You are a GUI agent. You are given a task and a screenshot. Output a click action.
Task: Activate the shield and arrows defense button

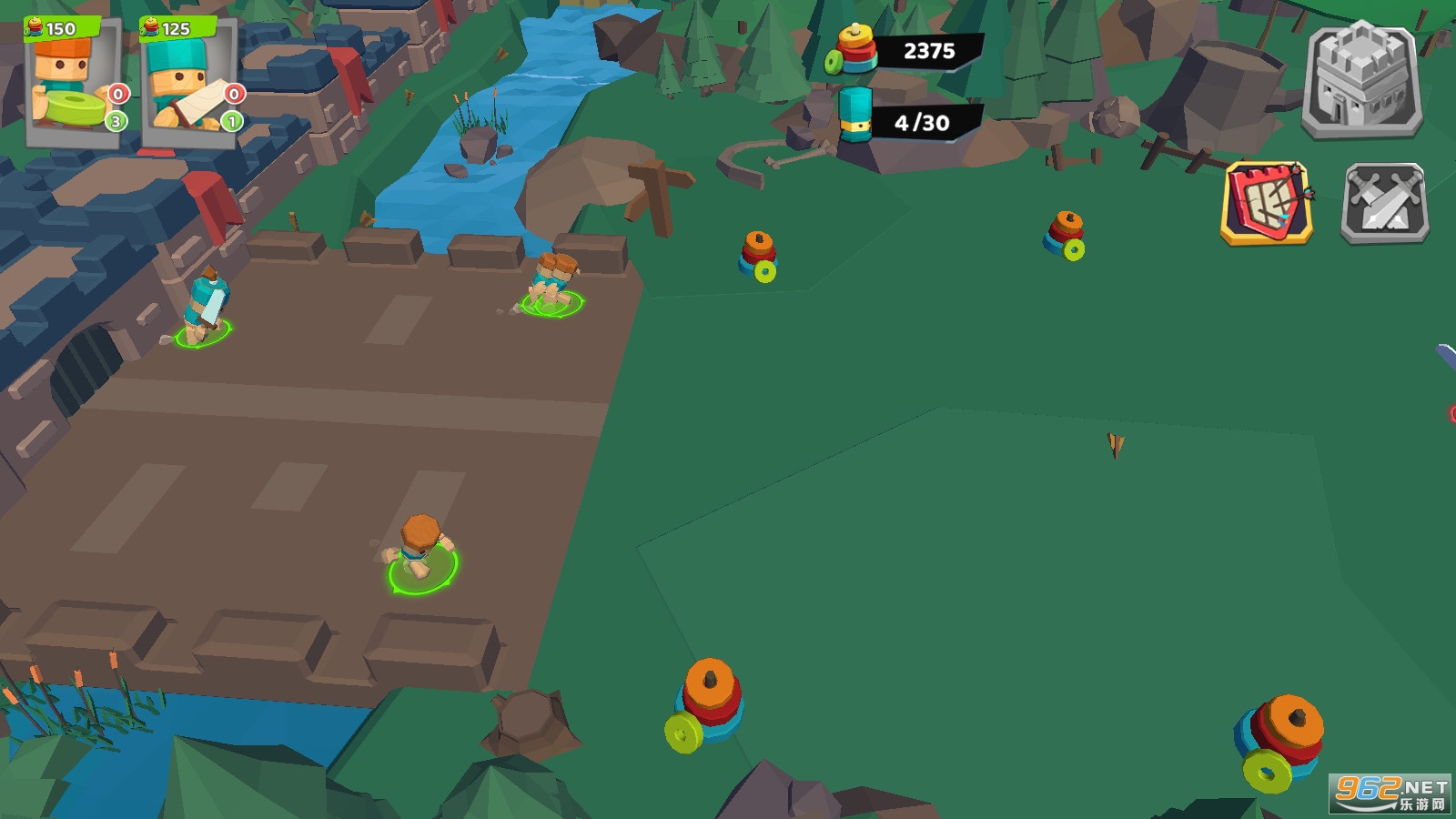pos(1267,204)
